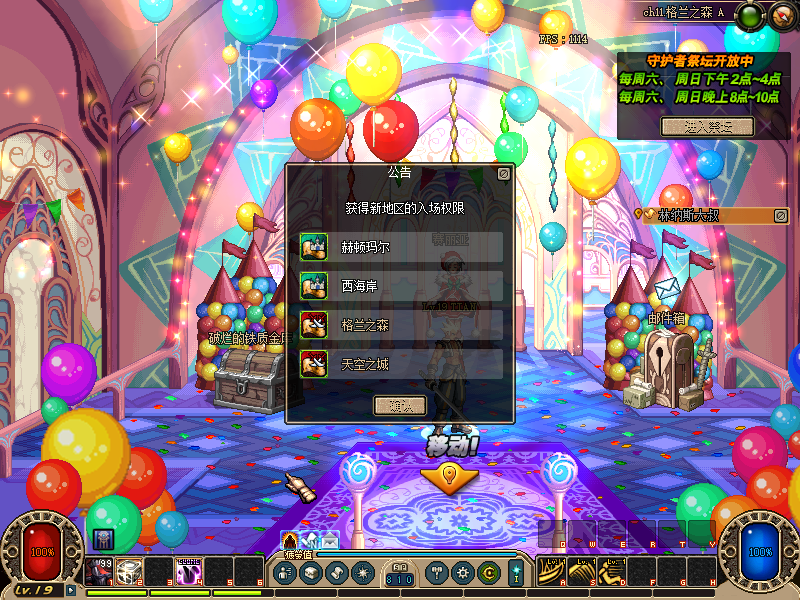Select the 赫顿玛尔 area row
This screenshot has height=600, width=800.
(401, 247)
